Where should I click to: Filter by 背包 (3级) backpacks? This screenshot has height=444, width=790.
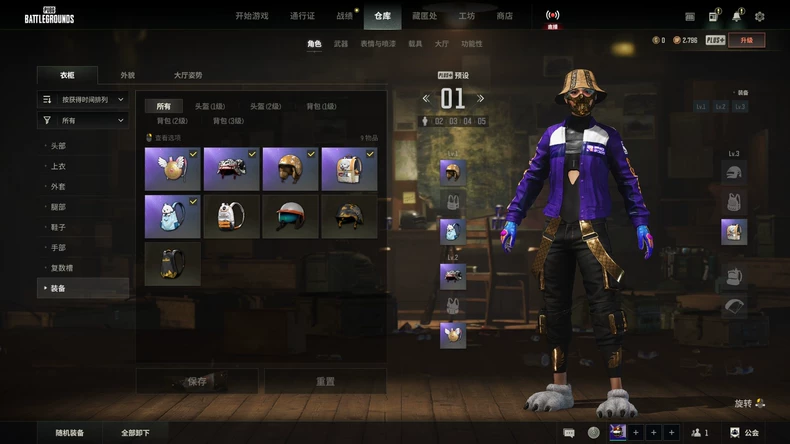point(229,121)
